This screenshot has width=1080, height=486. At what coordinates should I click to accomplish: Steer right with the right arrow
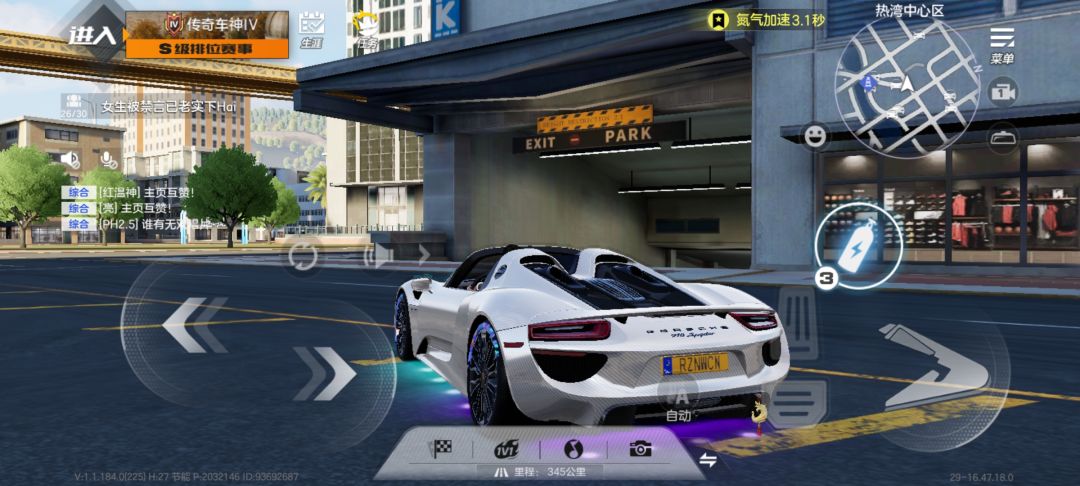tap(325, 373)
